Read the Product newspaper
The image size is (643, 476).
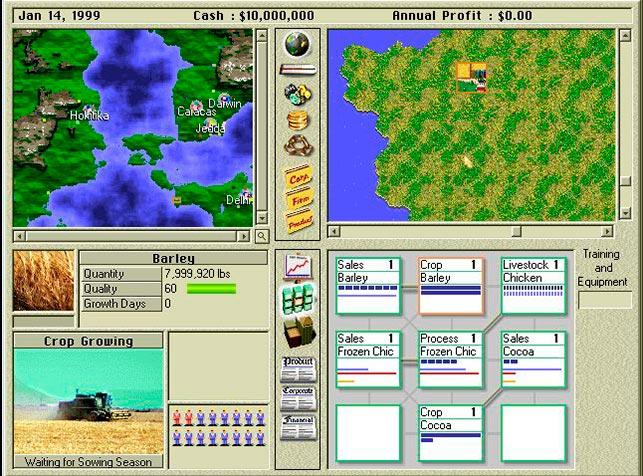[x=298, y=367]
